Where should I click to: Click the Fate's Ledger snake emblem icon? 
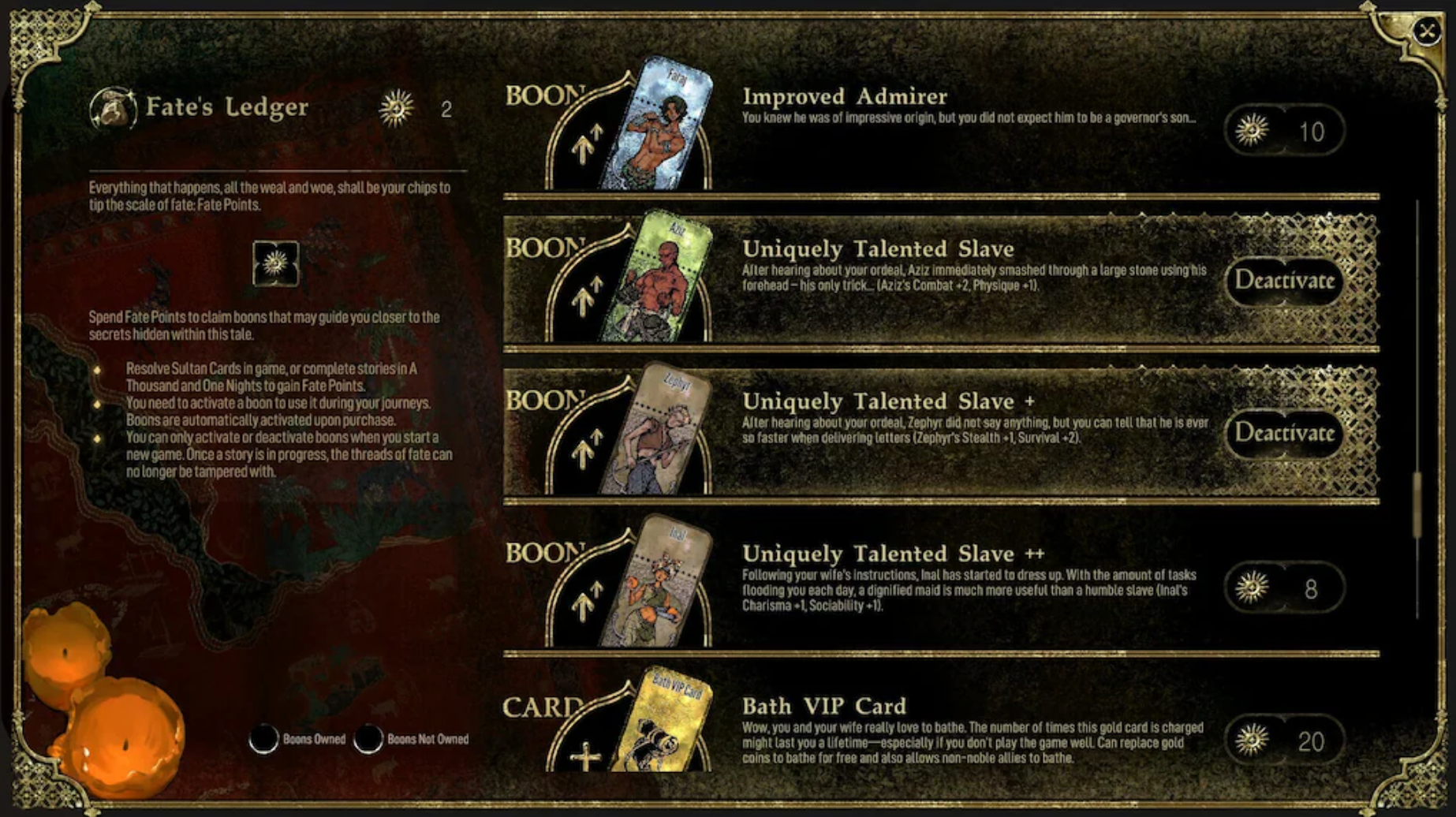(113, 107)
